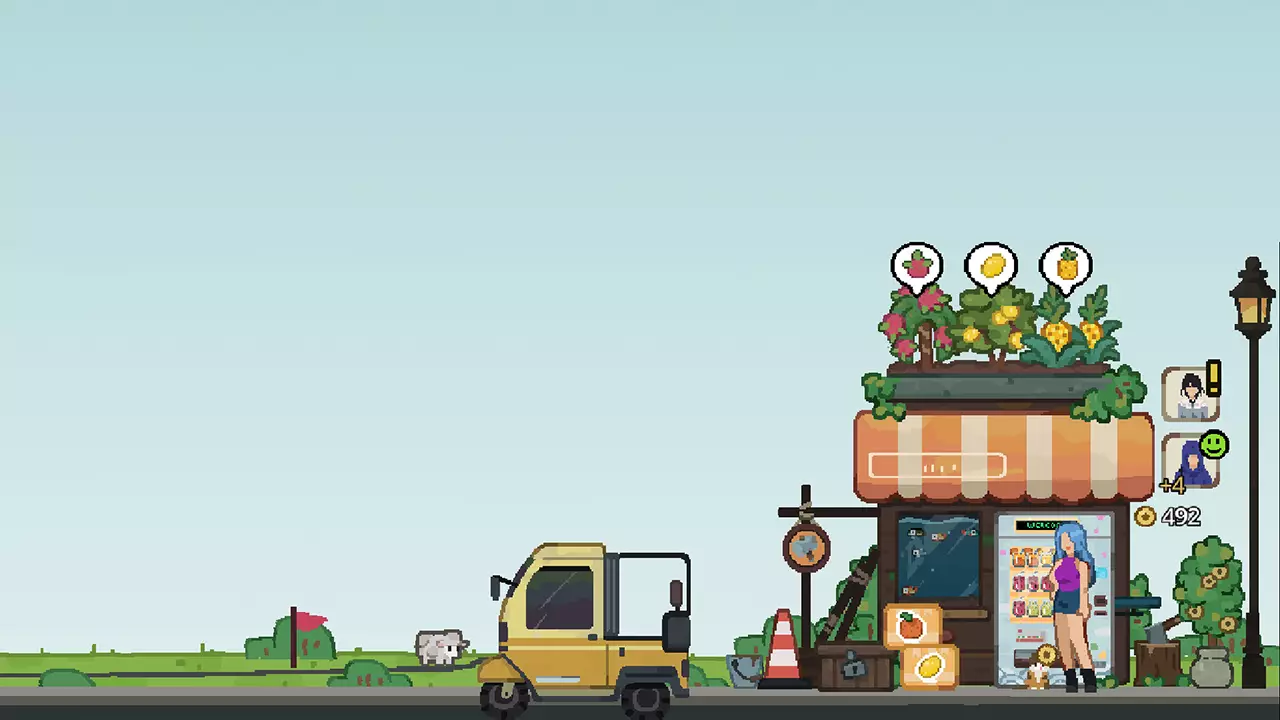This screenshot has height=720, width=1280.
Task: Select the top jar shelf in the vending machine
Action: click(x=1031, y=557)
